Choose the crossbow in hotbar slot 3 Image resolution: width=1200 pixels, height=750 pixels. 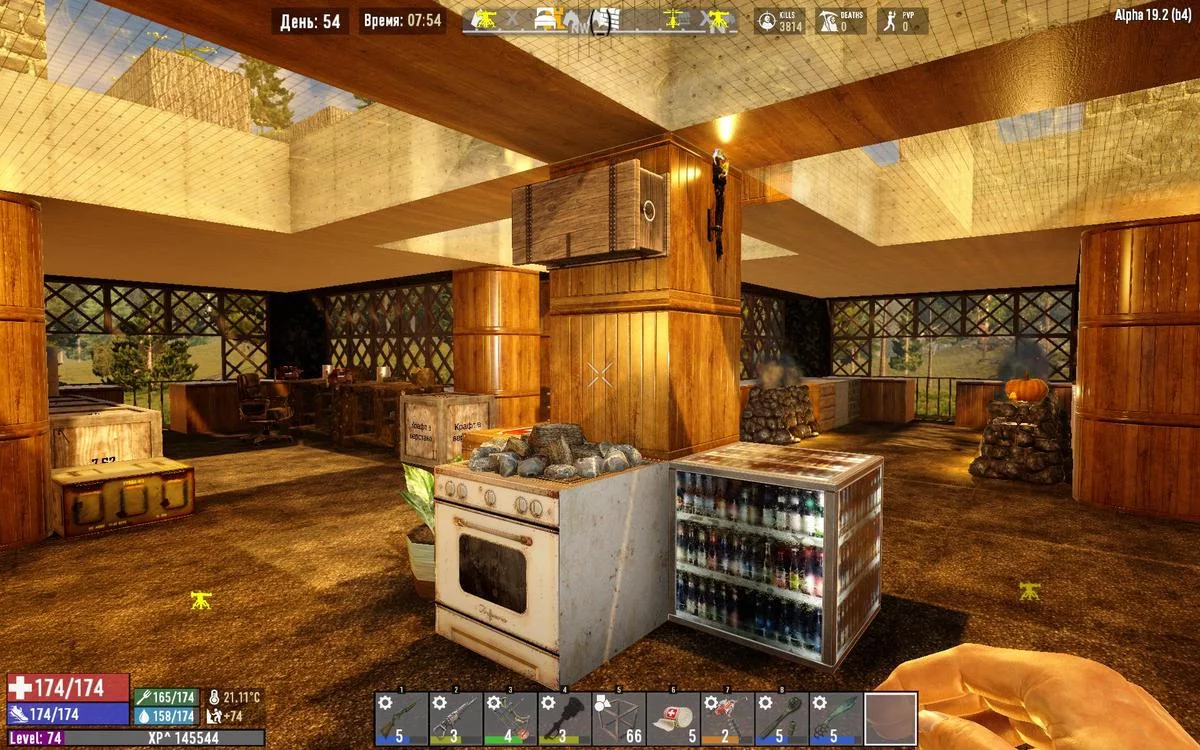click(x=510, y=718)
